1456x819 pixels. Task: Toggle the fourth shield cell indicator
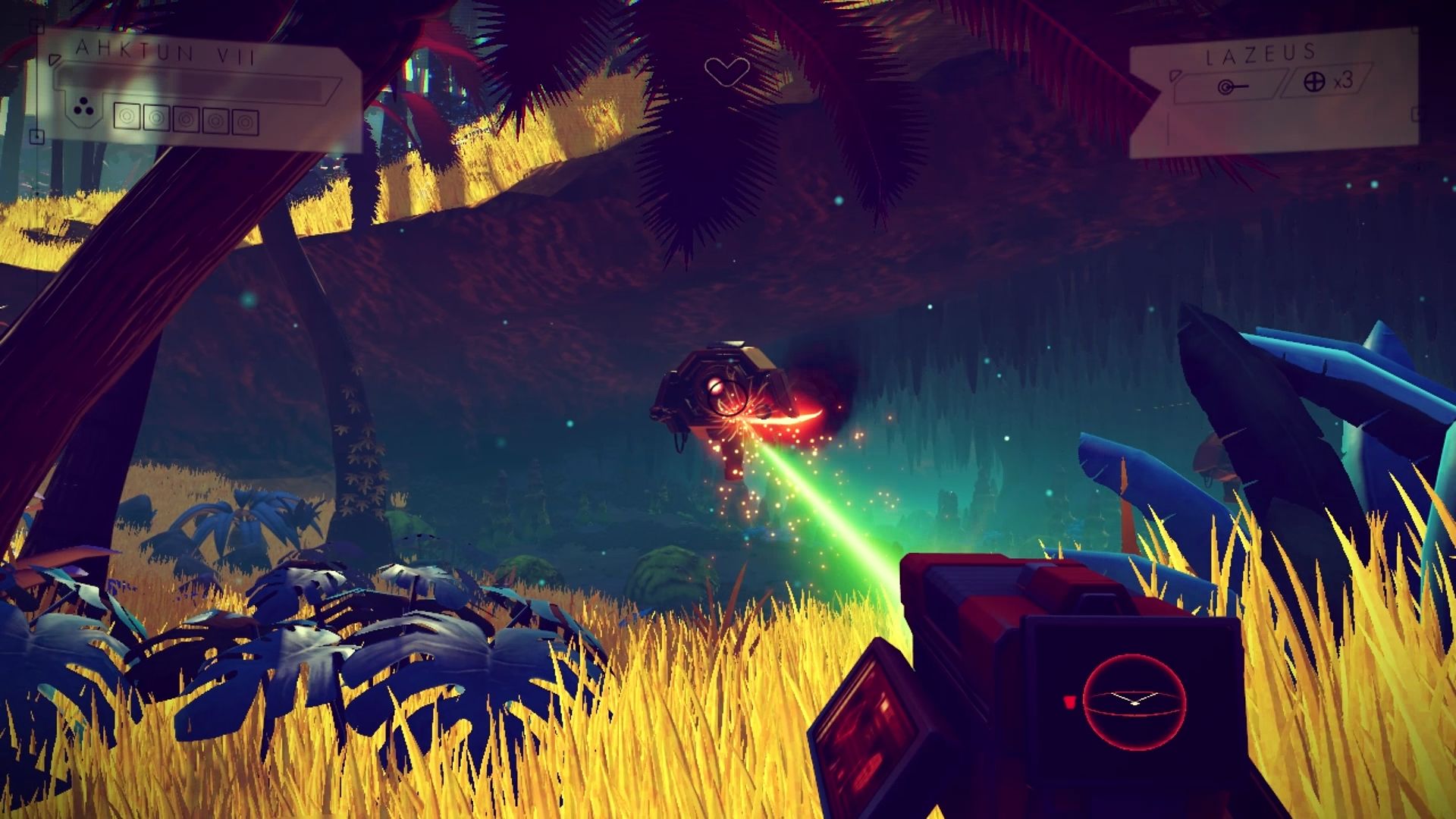[215, 119]
